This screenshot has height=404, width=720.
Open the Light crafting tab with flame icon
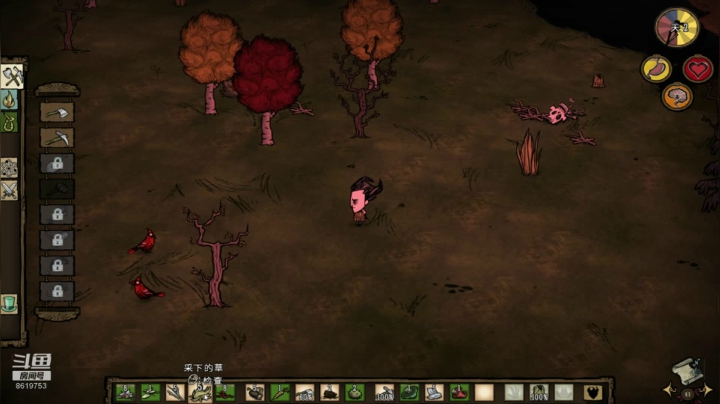[x=11, y=99]
